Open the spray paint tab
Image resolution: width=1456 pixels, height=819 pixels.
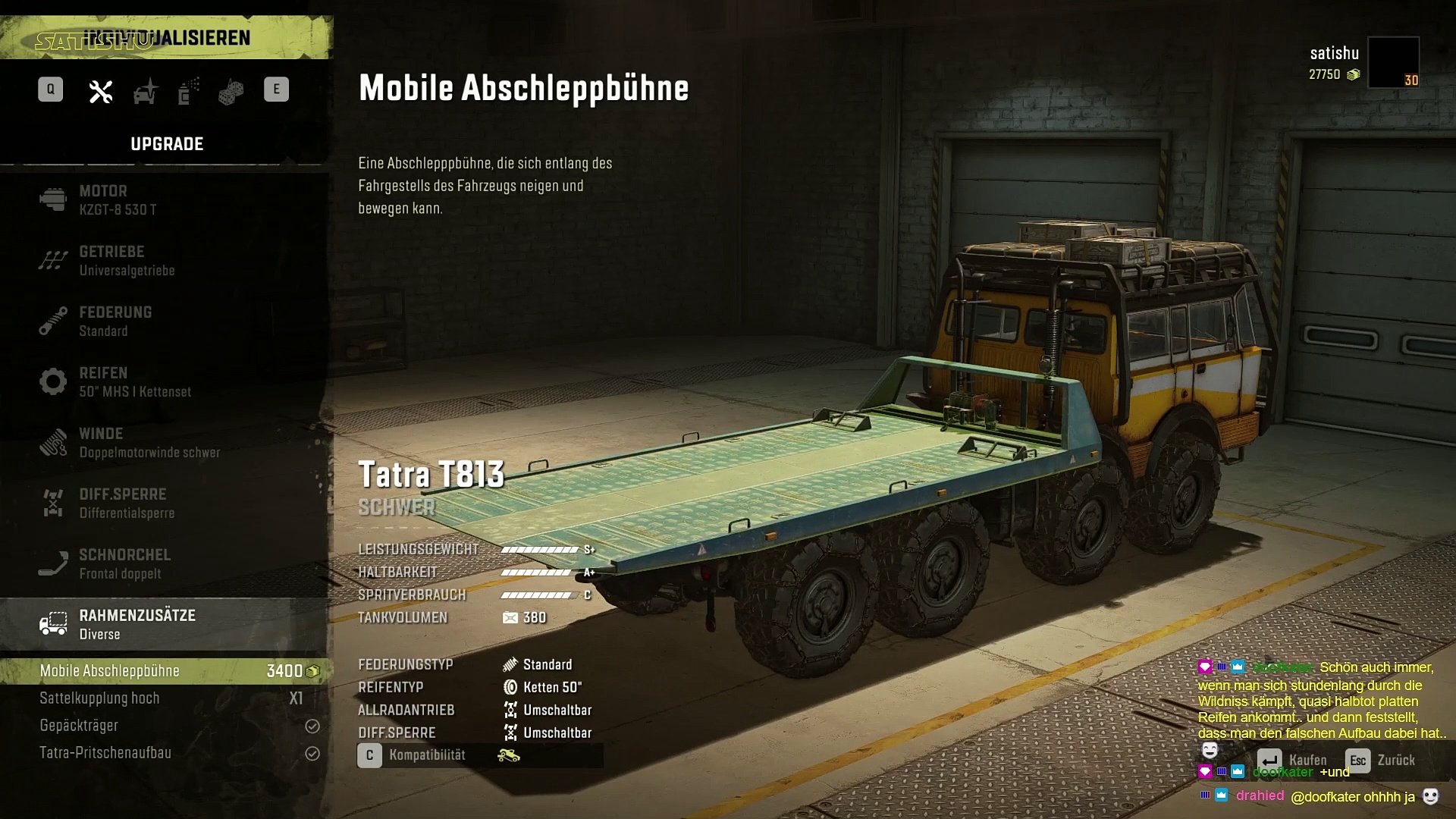[x=188, y=91]
